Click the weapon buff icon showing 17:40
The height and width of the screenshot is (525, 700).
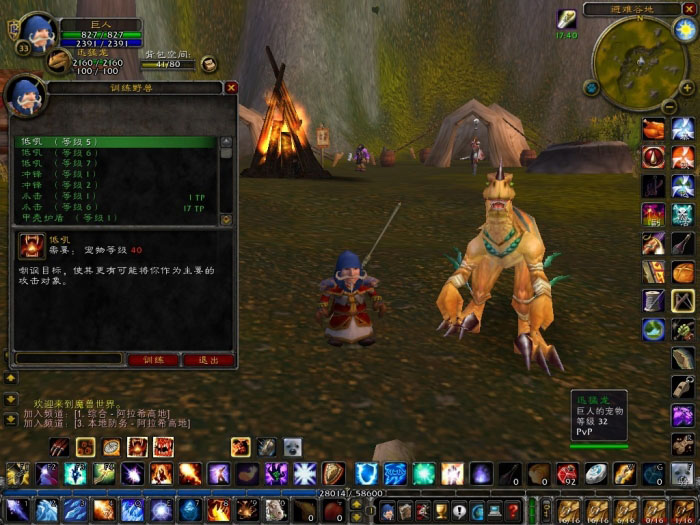point(567,18)
